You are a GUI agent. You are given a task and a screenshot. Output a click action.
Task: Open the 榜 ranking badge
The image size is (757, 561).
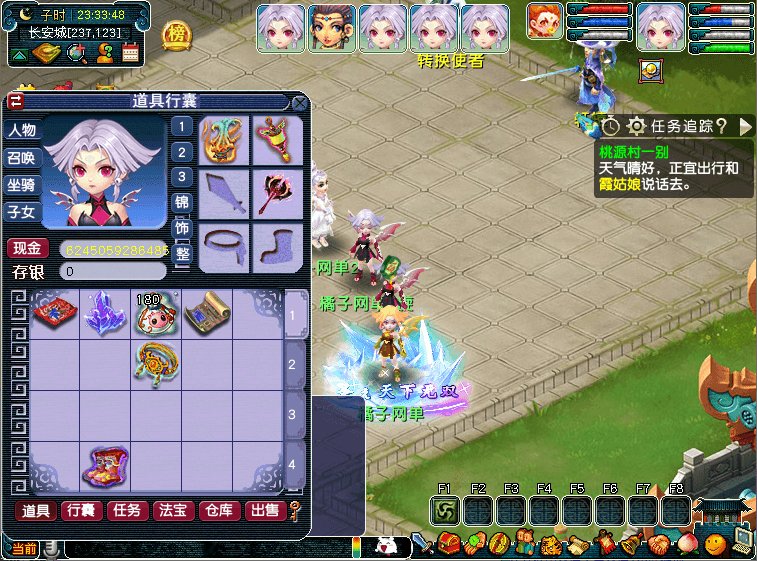(177, 35)
